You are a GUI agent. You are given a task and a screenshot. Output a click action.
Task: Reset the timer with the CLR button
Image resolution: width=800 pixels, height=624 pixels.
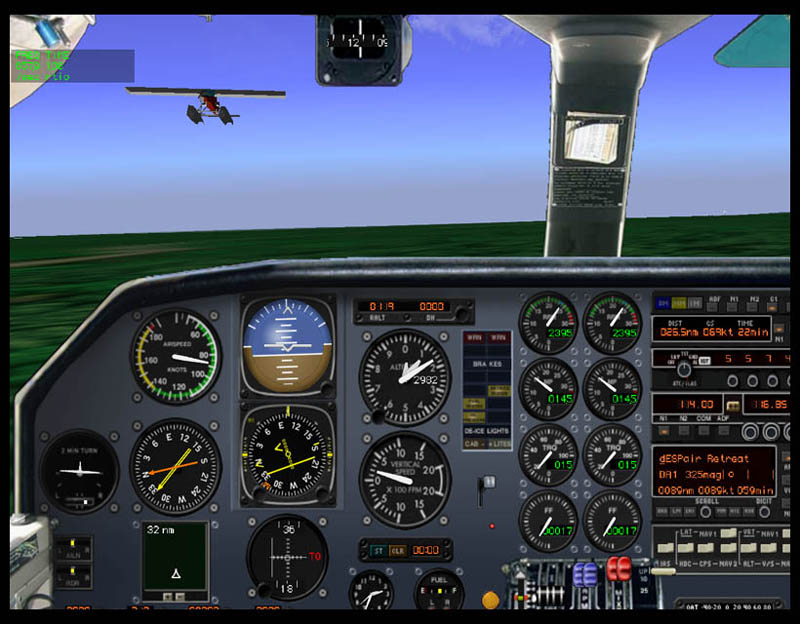(397, 550)
